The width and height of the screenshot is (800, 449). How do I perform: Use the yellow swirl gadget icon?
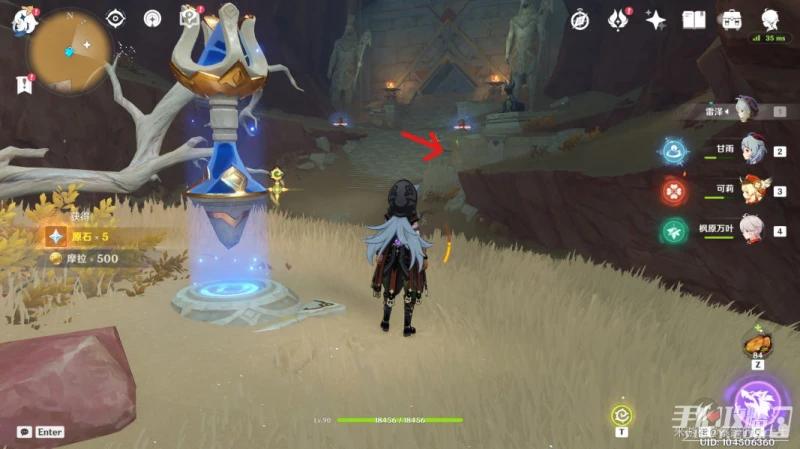coord(621,415)
